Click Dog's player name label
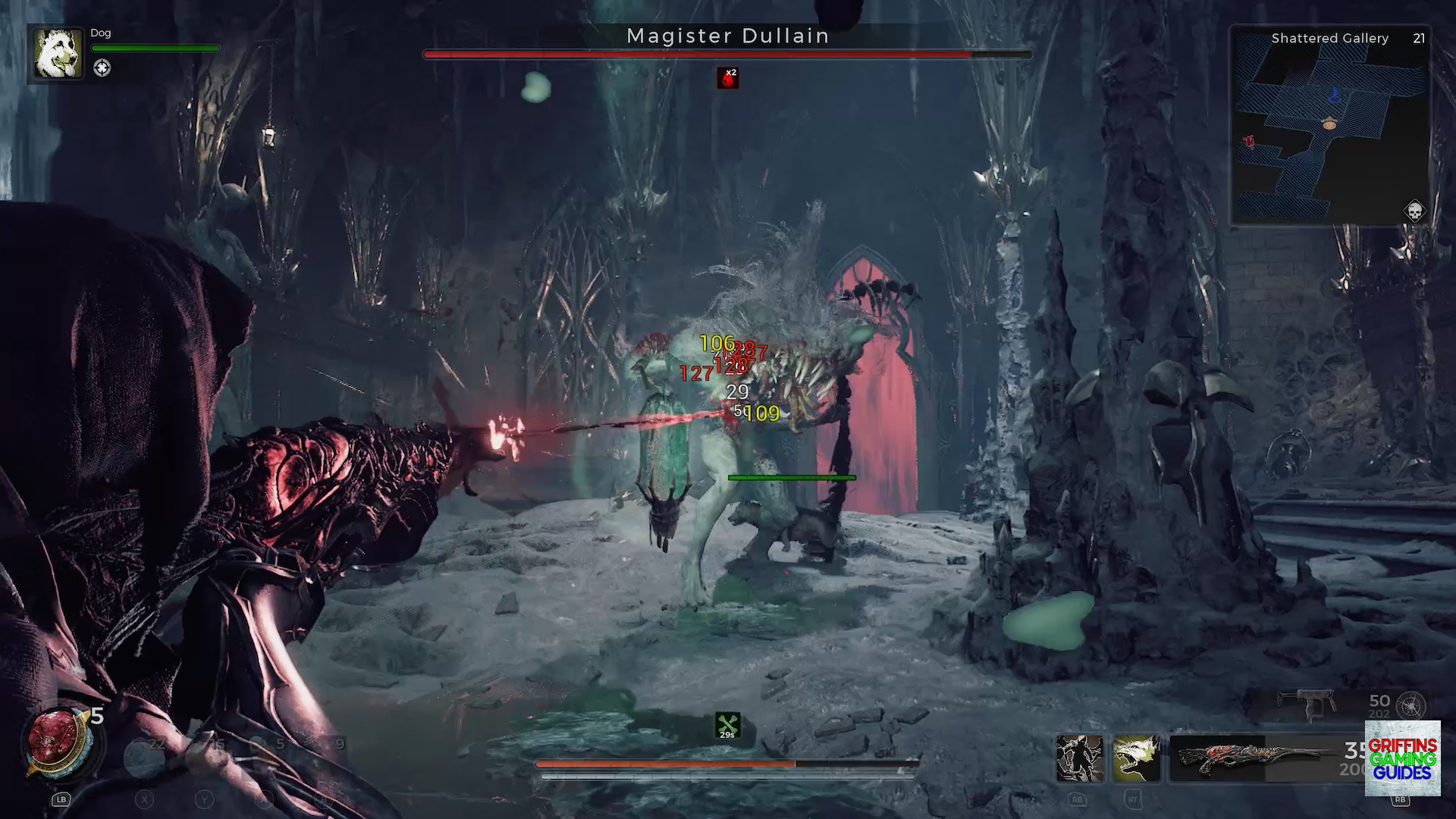This screenshot has width=1456, height=819. (100, 33)
